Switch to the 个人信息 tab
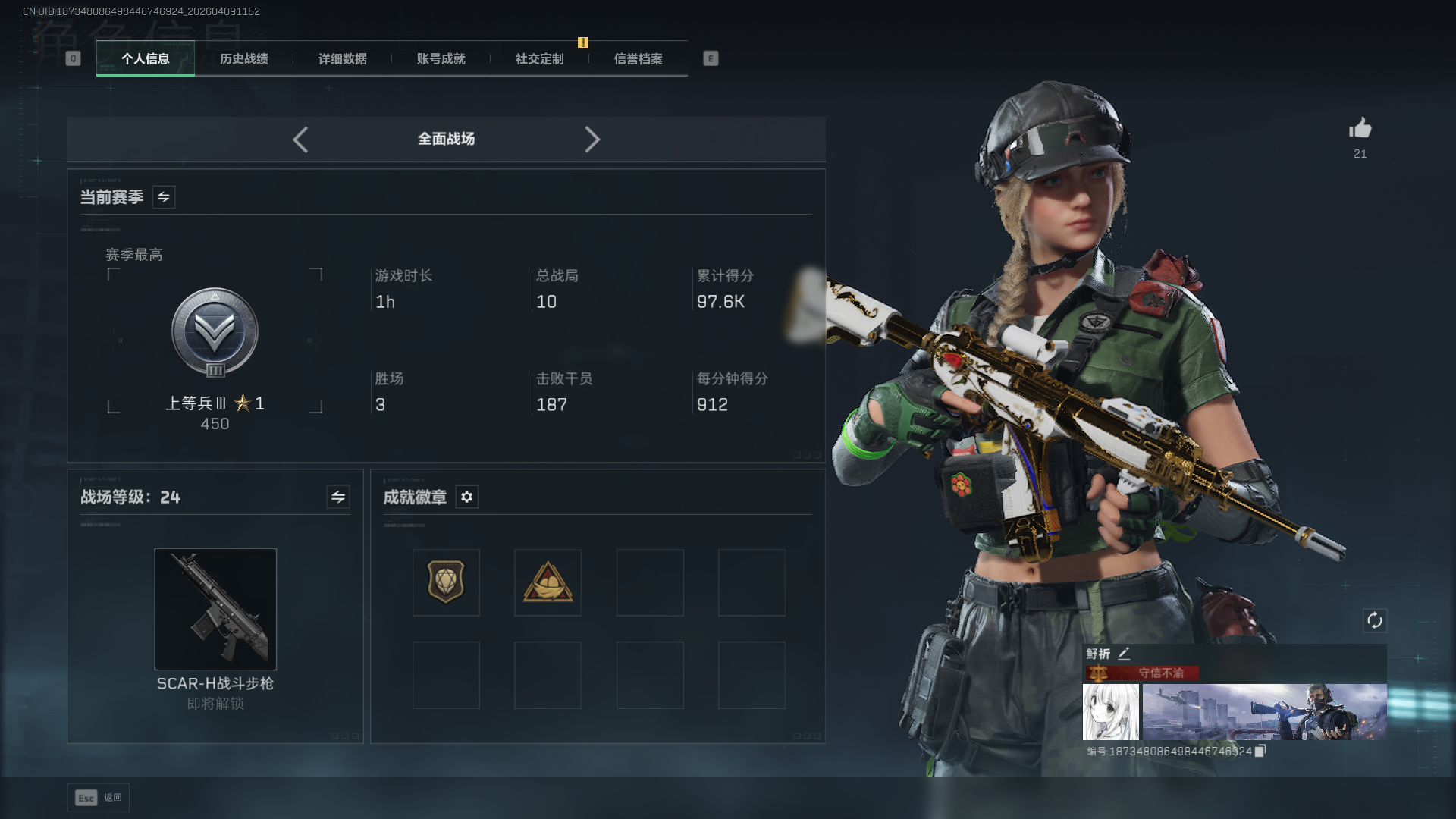This screenshot has width=1456, height=819. coord(145,58)
